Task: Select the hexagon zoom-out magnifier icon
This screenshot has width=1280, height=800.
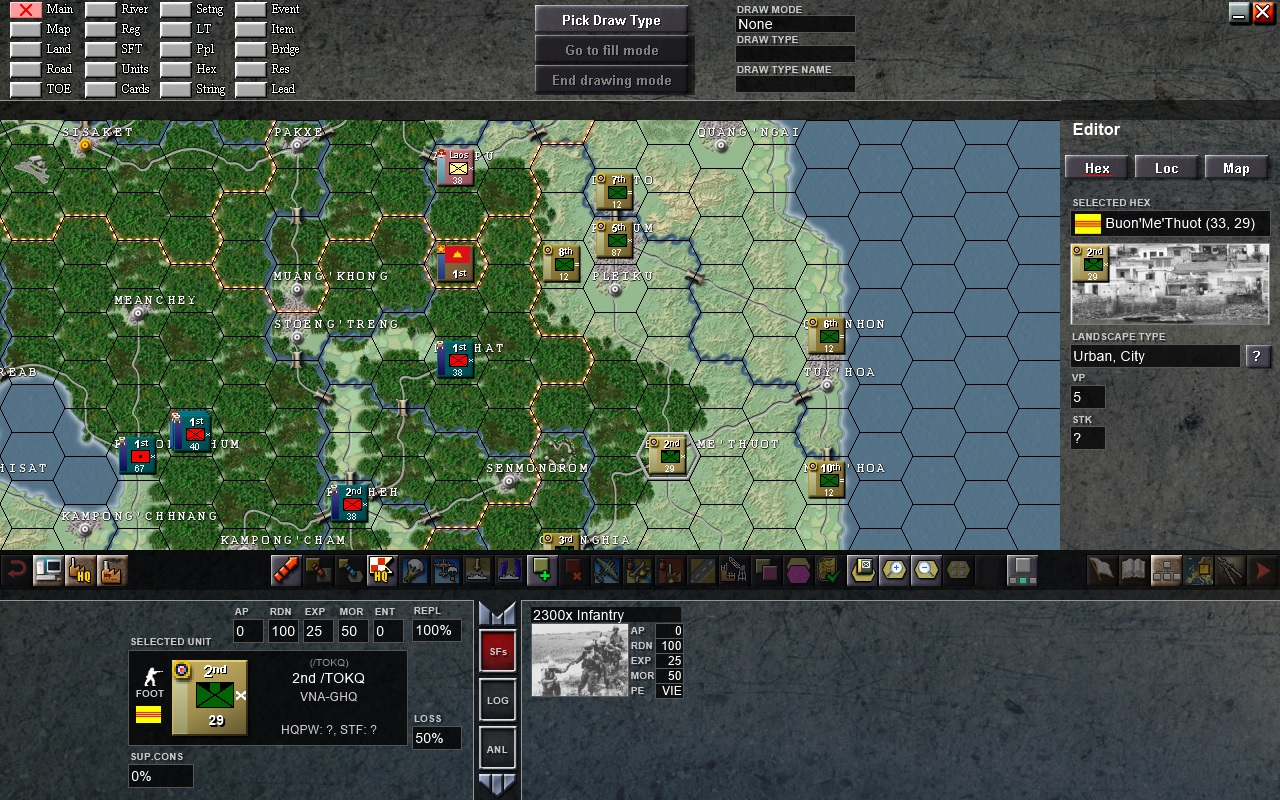Action: click(x=927, y=570)
